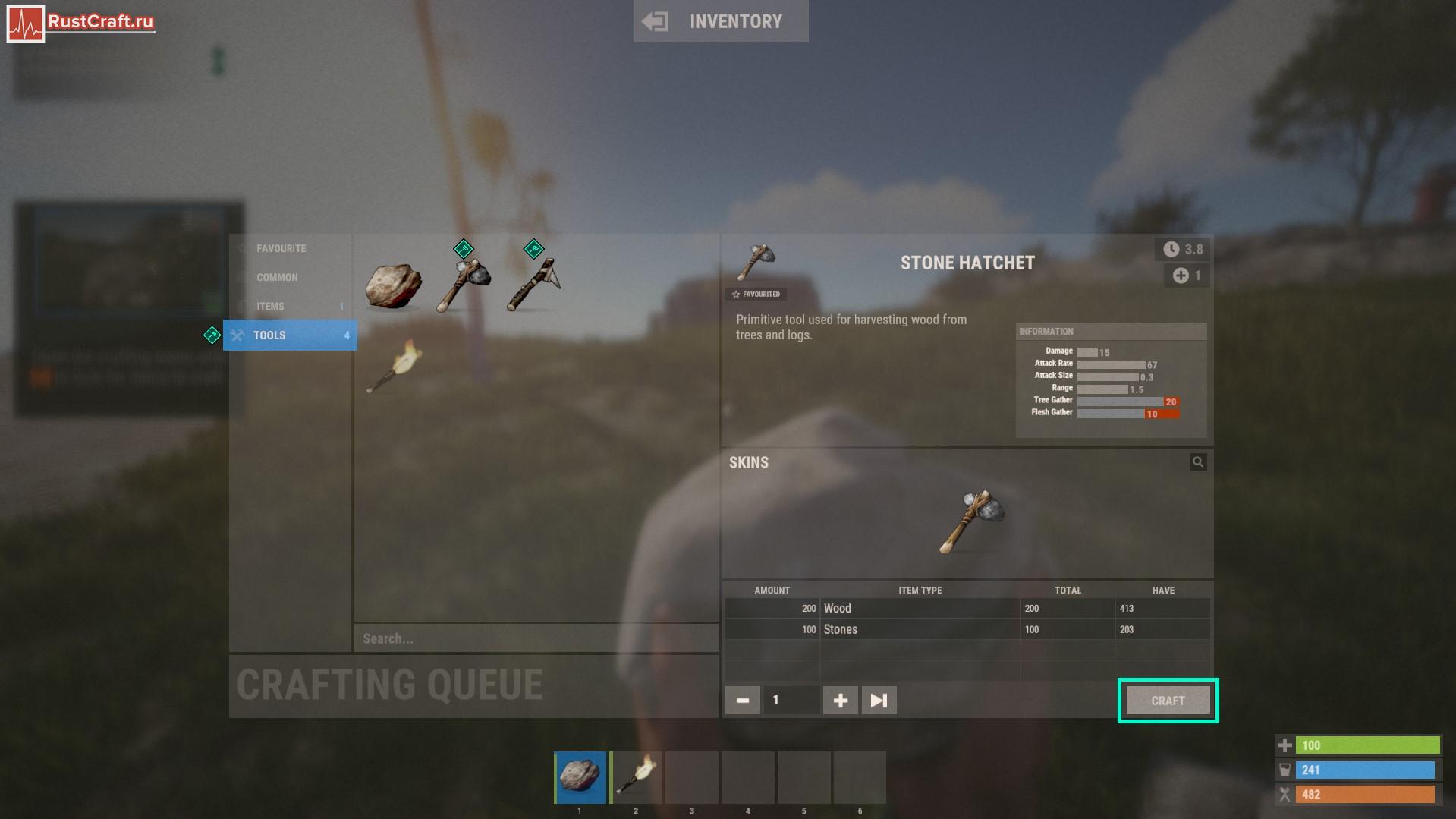1456x819 pixels.
Task: Open the Skins search magnifier
Action: 1197,461
